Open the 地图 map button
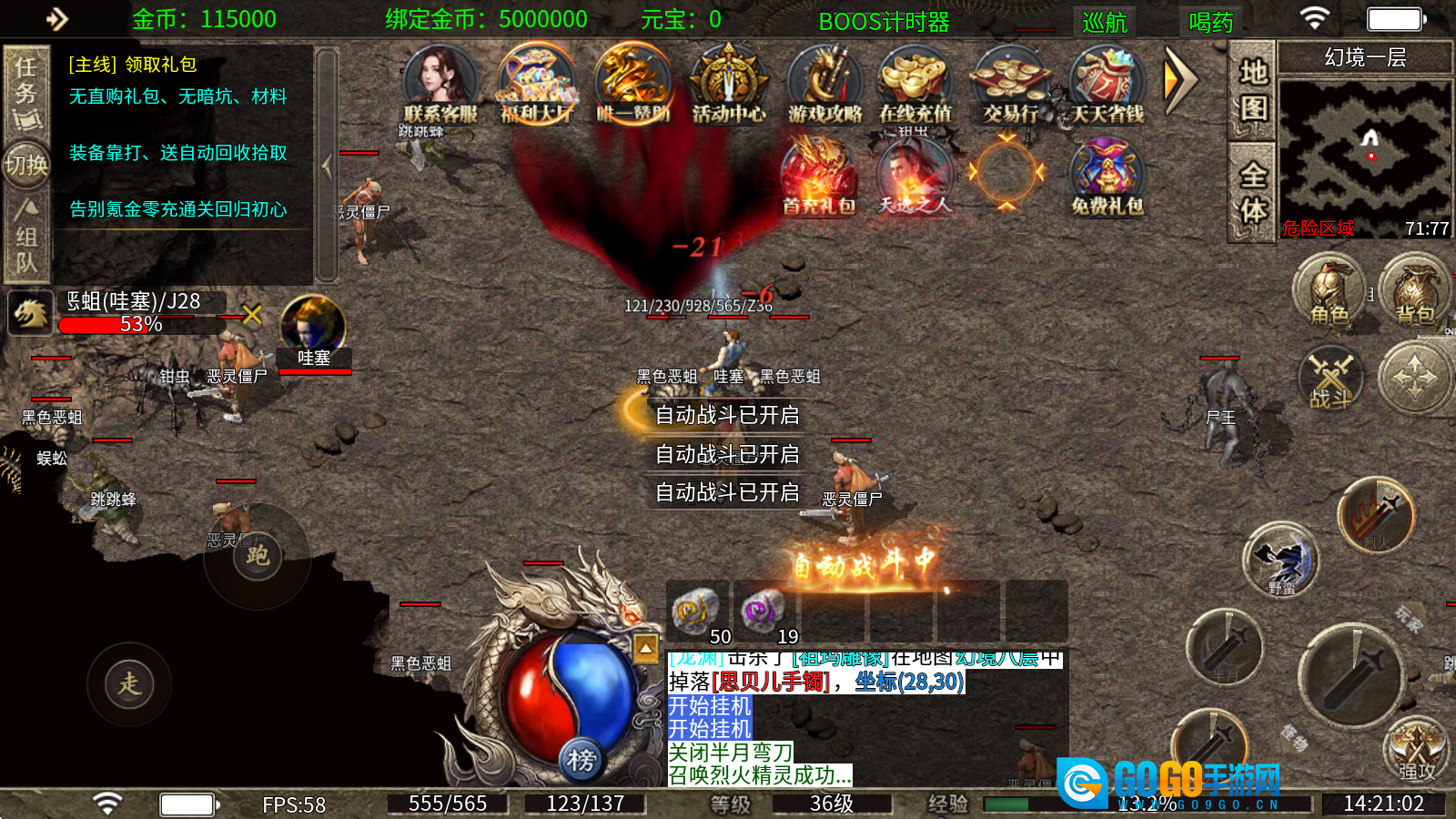This screenshot has width=1456, height=819. pyautogui.click(x=1253, y=89)
